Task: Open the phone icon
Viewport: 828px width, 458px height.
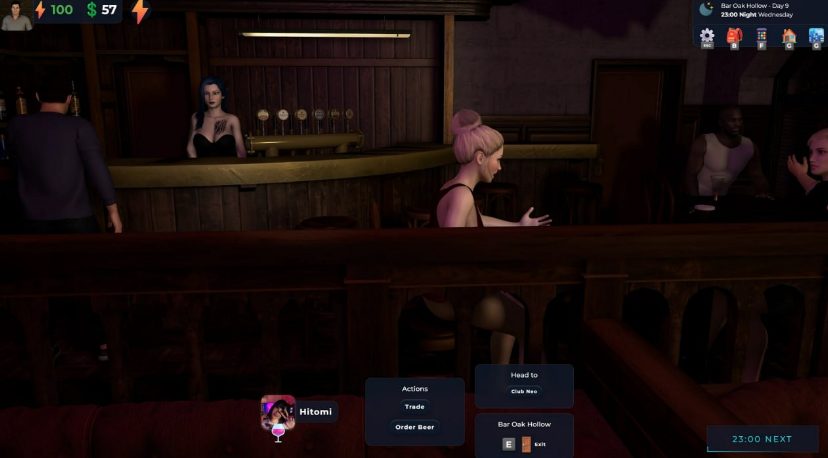Action: (762, 36)
